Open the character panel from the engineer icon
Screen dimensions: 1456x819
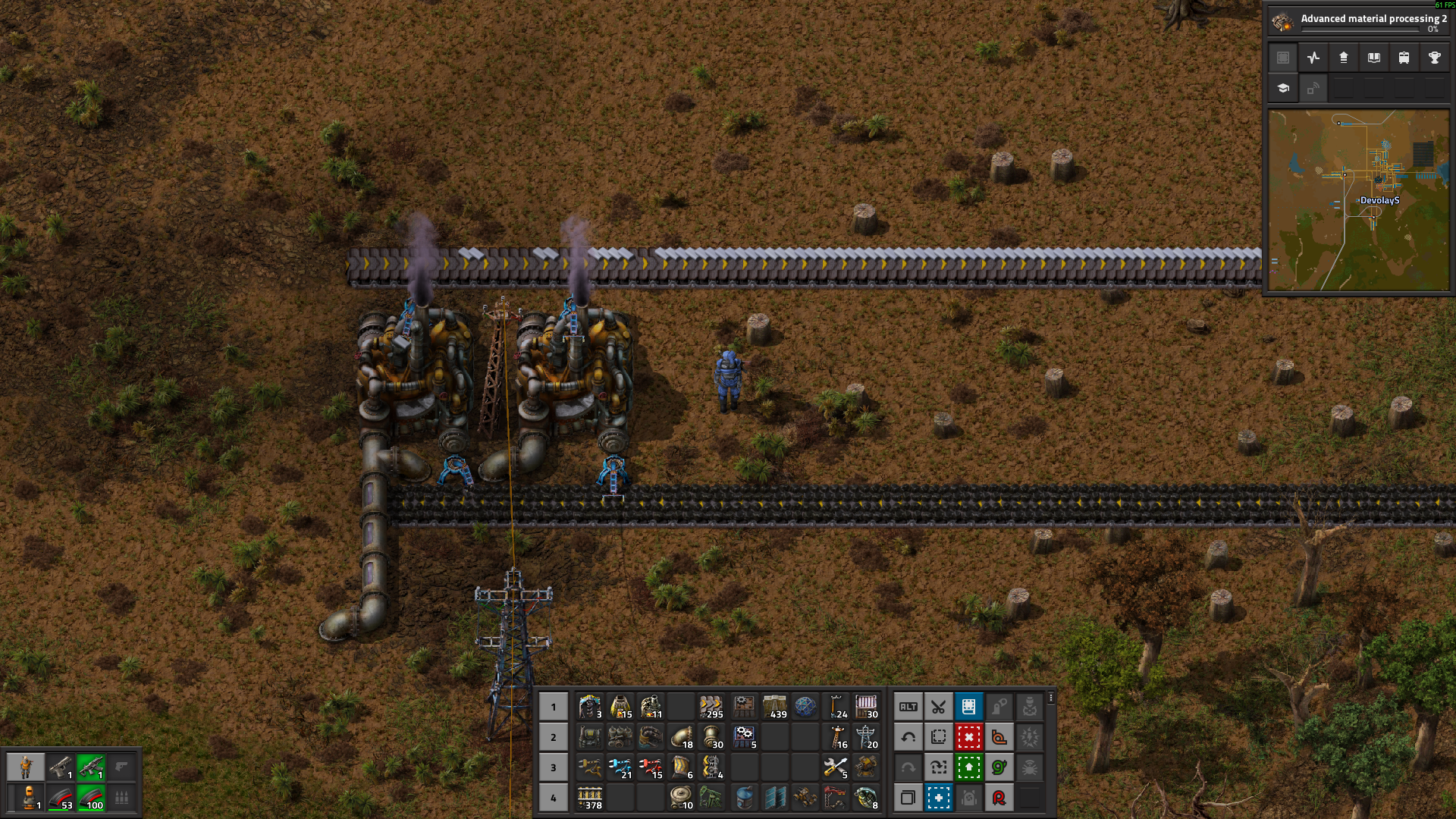(x=26, y=767)
